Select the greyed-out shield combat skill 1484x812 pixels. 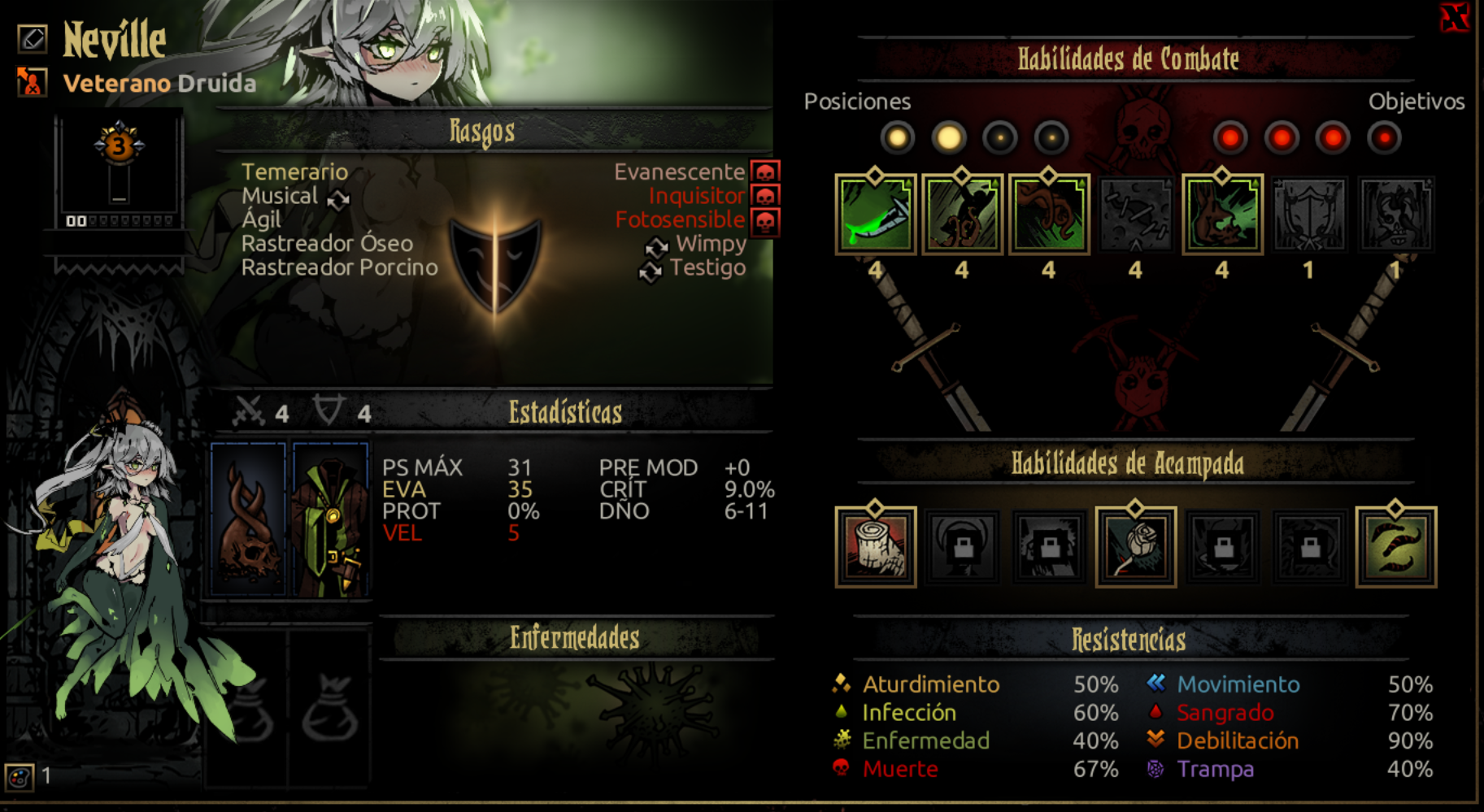coord(1308,215)
